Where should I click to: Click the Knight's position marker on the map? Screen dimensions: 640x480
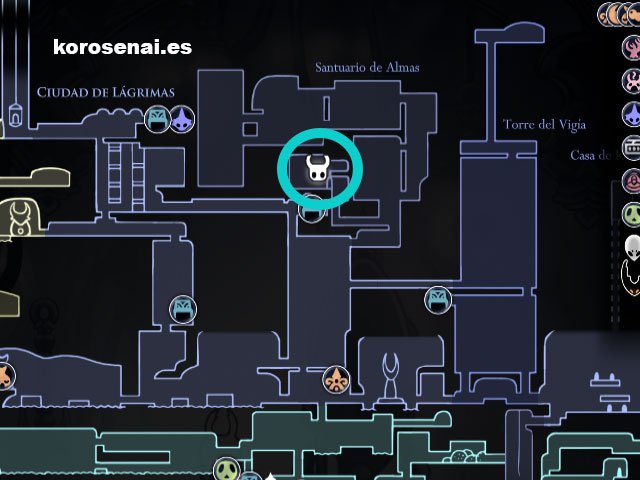click(x=317, y=170)
